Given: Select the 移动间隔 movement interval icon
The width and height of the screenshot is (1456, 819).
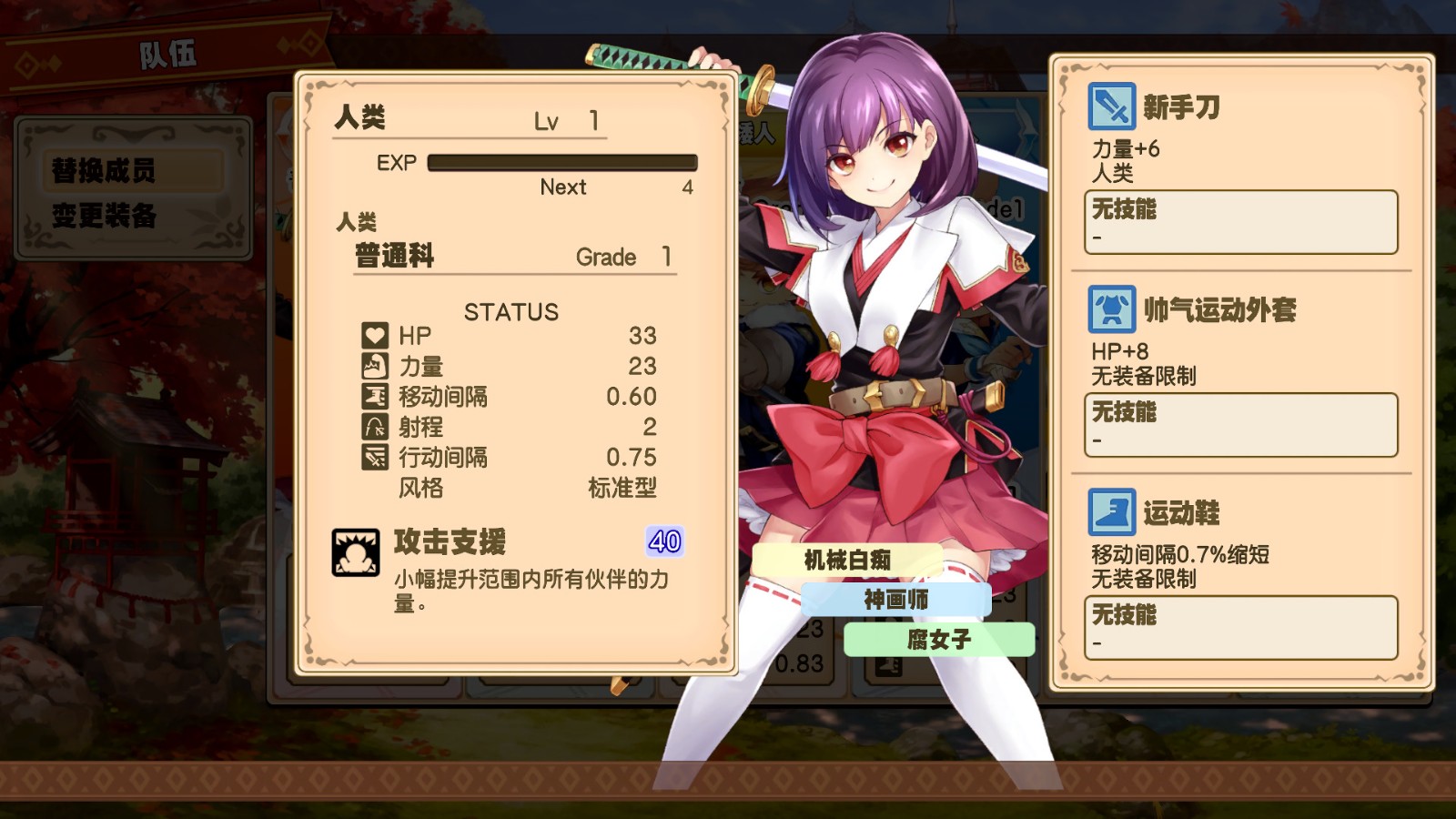Looking at the screenshot, I should coord(375,397).
